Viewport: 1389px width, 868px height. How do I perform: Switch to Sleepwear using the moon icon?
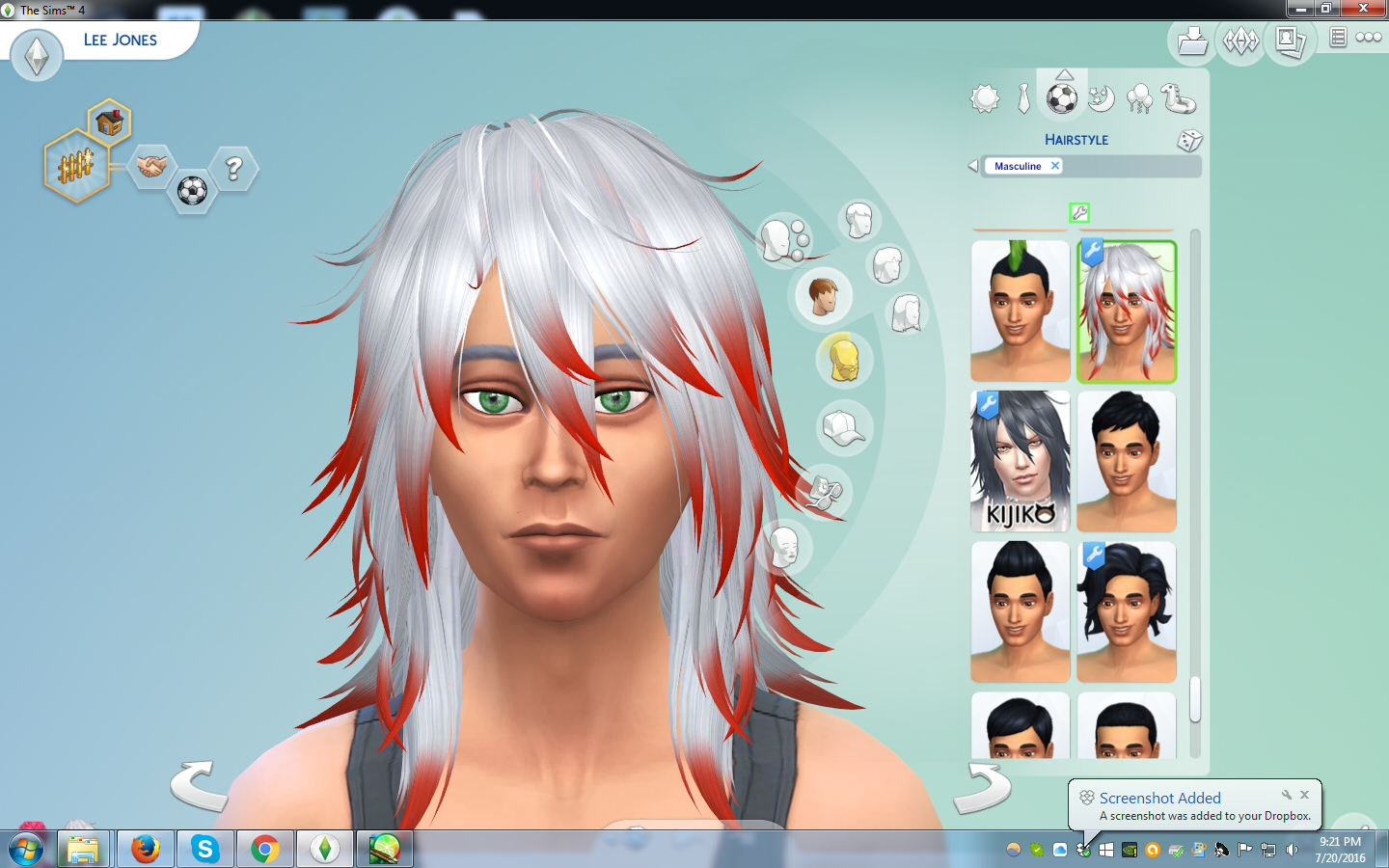coord(1101,98)
